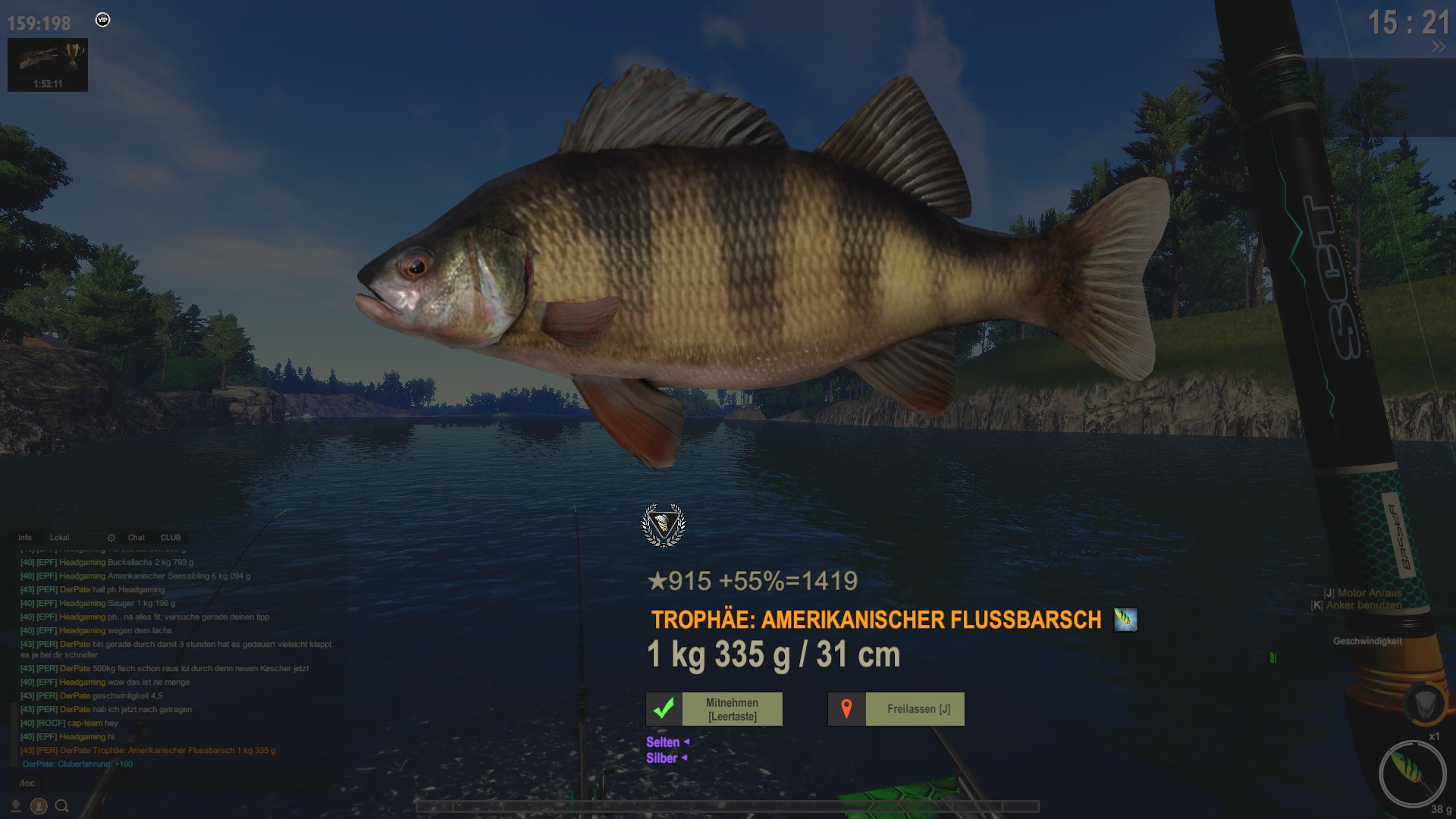Viewport: 1456px width, 819px height.
Task: Open the player profile icon below chat
Action: coord(39,806)
